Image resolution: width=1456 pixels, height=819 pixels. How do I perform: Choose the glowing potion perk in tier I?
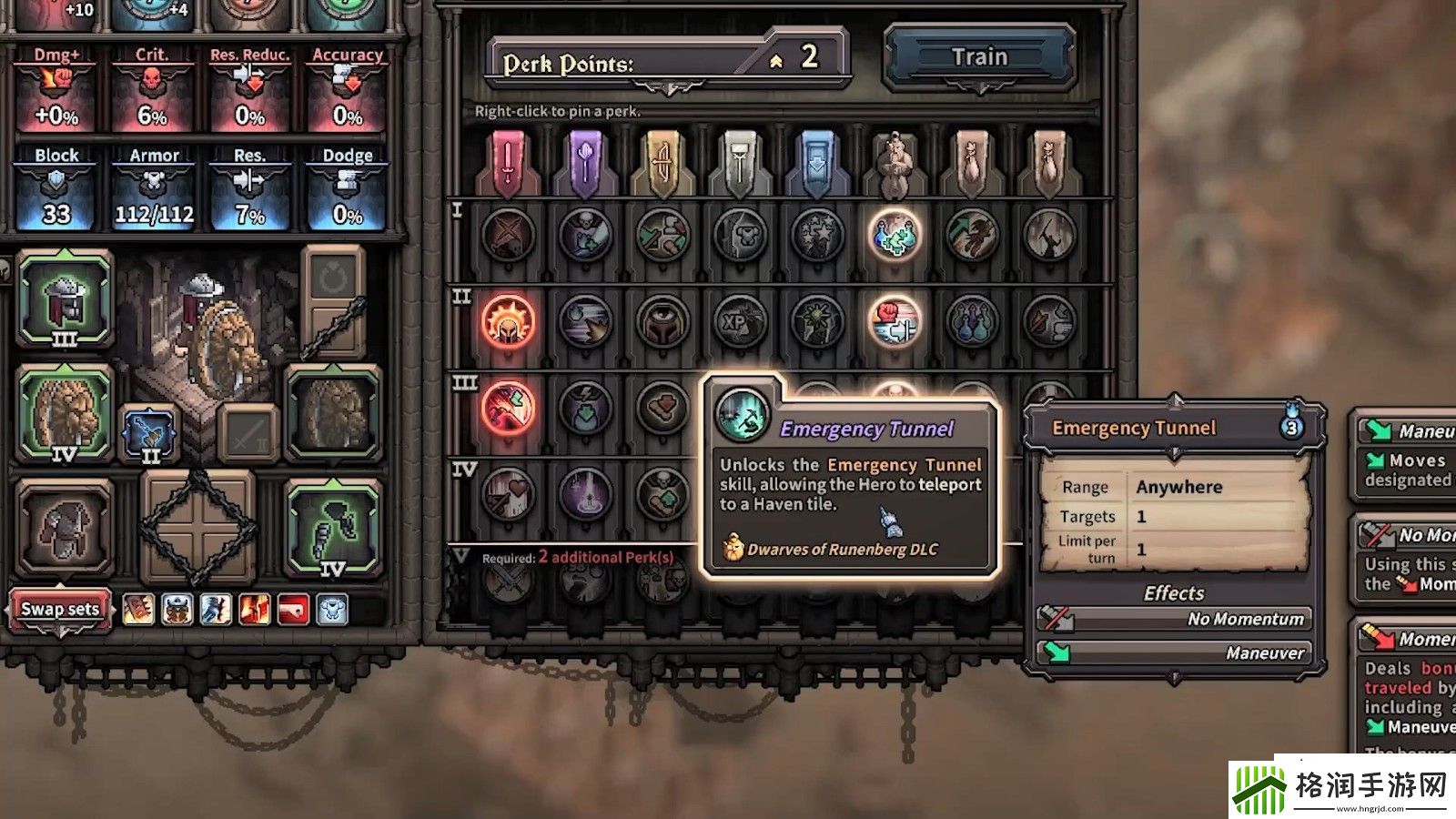895,235
